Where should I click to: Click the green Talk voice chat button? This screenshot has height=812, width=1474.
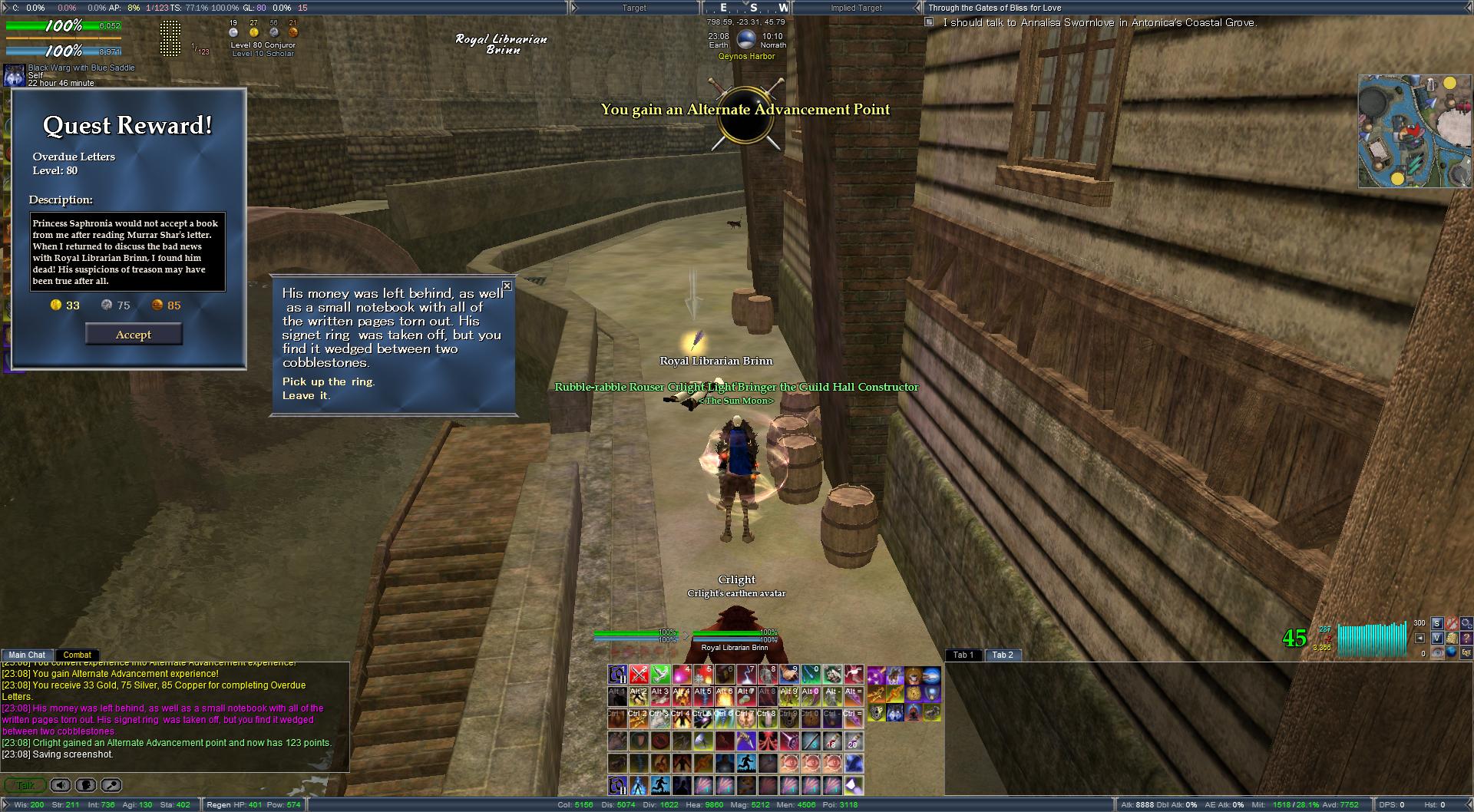point(25,785)
